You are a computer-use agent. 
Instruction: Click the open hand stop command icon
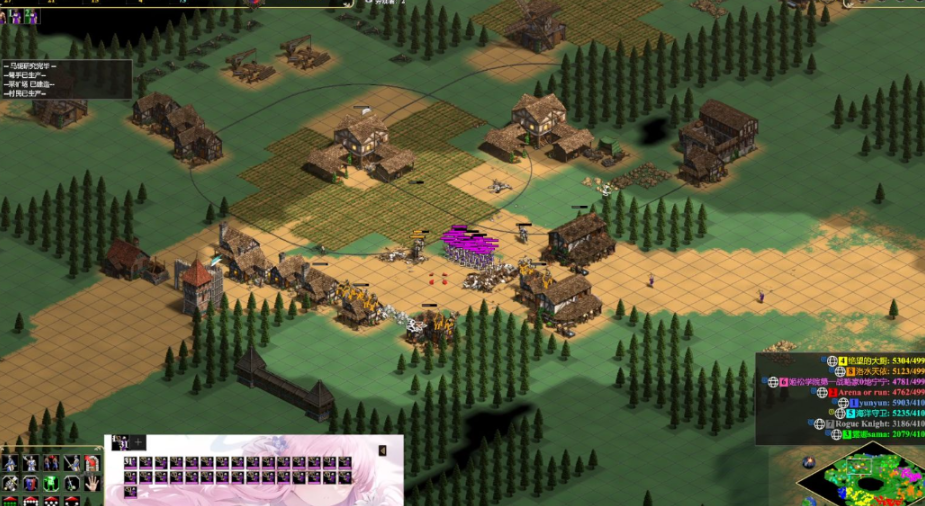(x=92, y=482)
